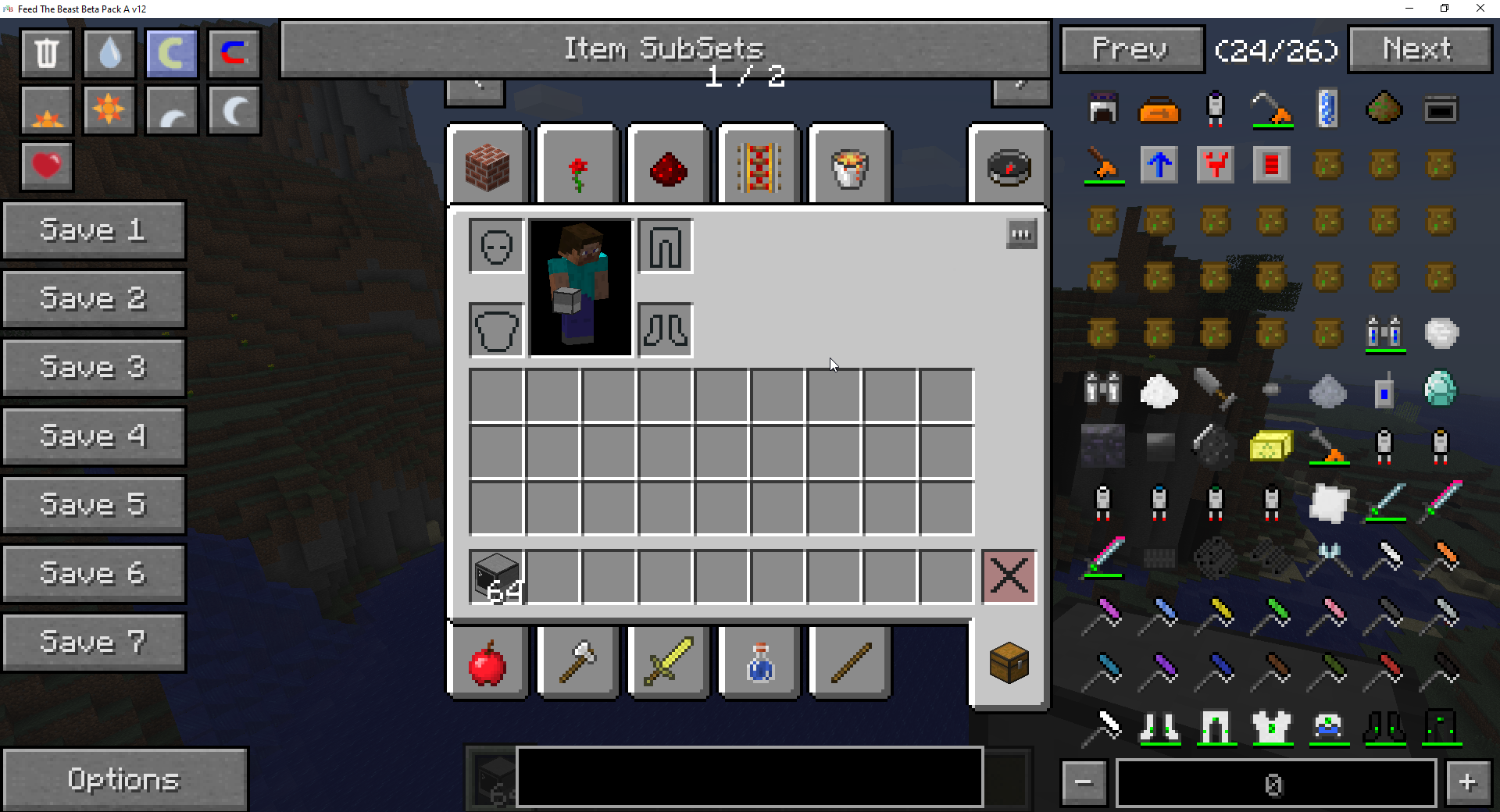
Task: Go to the Next item page
Action: click(1419, 49)
